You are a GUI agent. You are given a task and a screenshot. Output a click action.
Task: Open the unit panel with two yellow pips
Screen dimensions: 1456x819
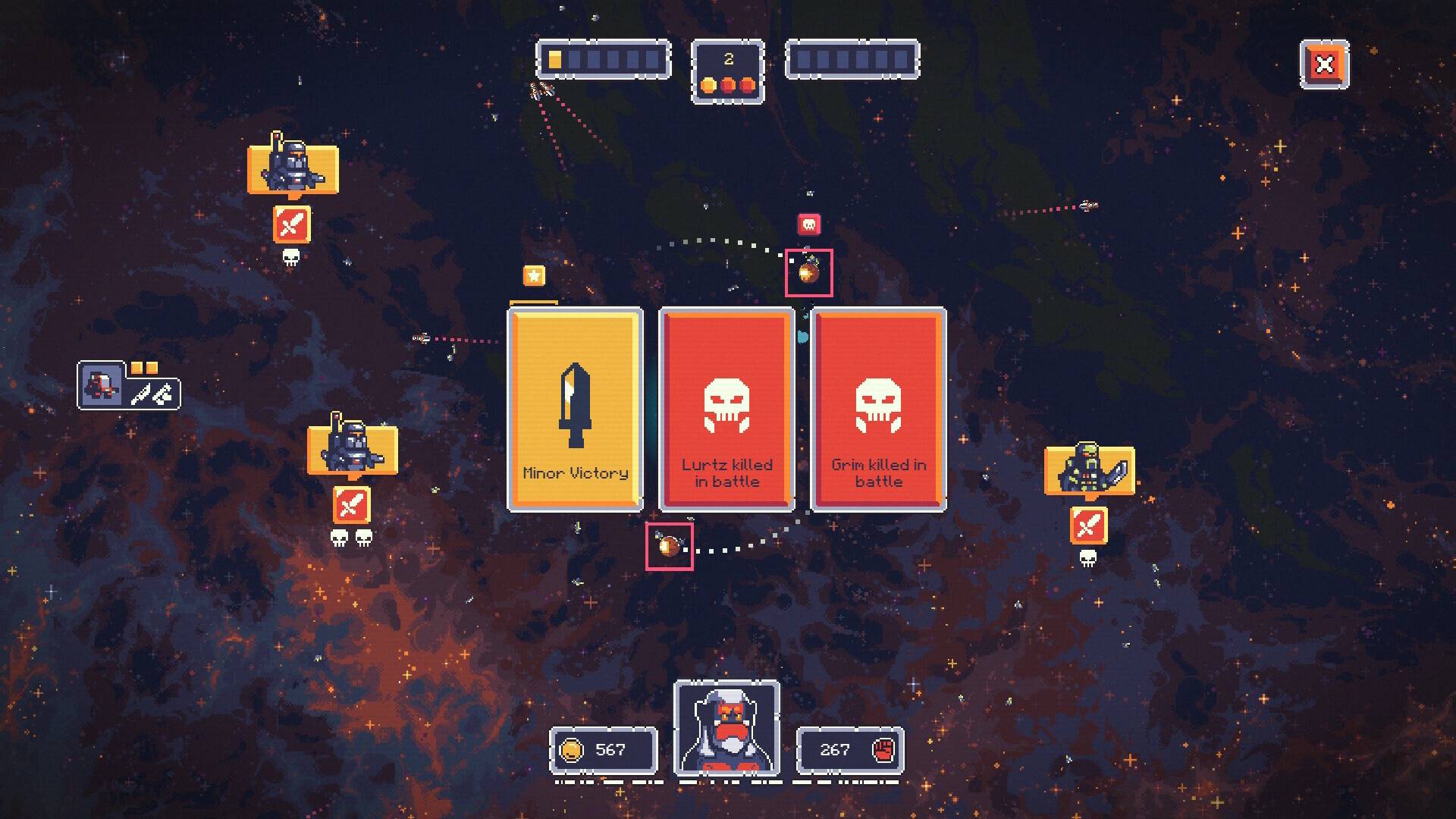click(129, 387)
